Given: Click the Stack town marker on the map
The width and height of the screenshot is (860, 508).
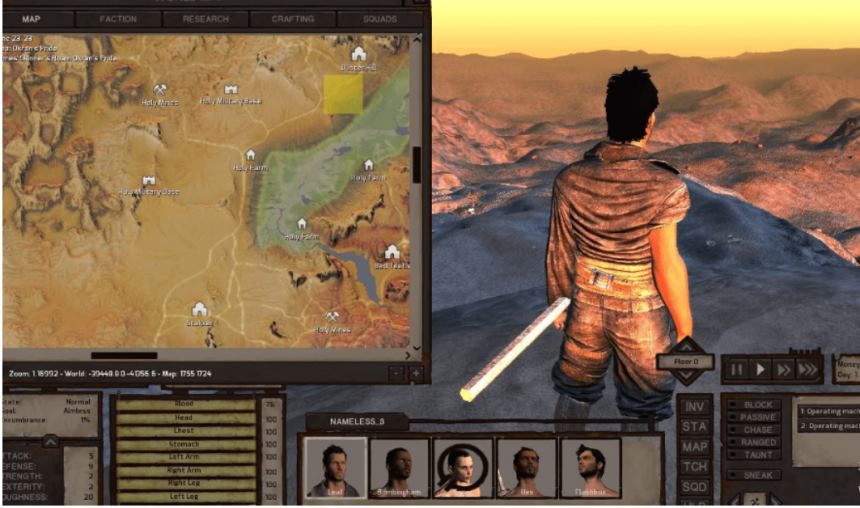Looking at the screenshot, I should (199, 310).
